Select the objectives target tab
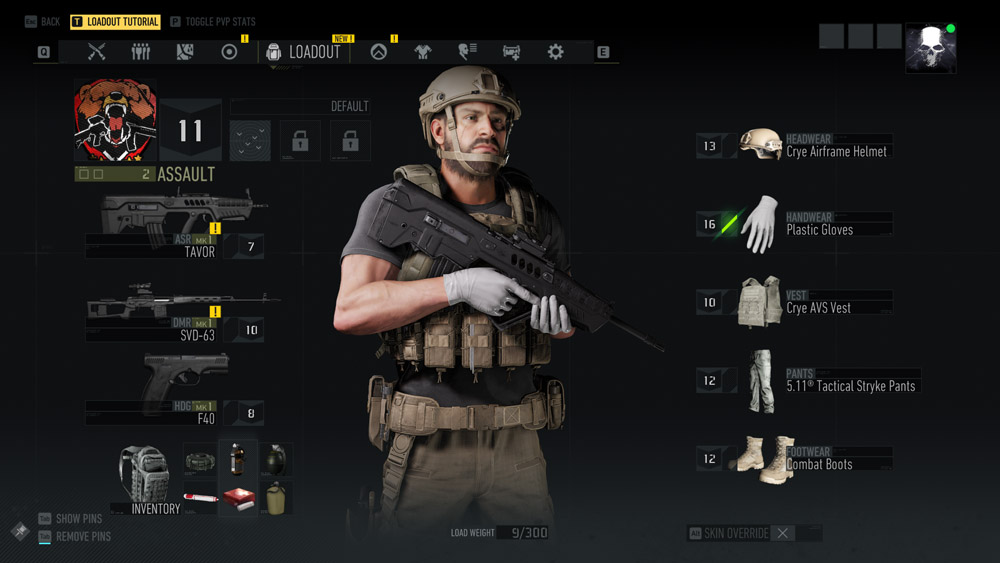 pos(229,52)
